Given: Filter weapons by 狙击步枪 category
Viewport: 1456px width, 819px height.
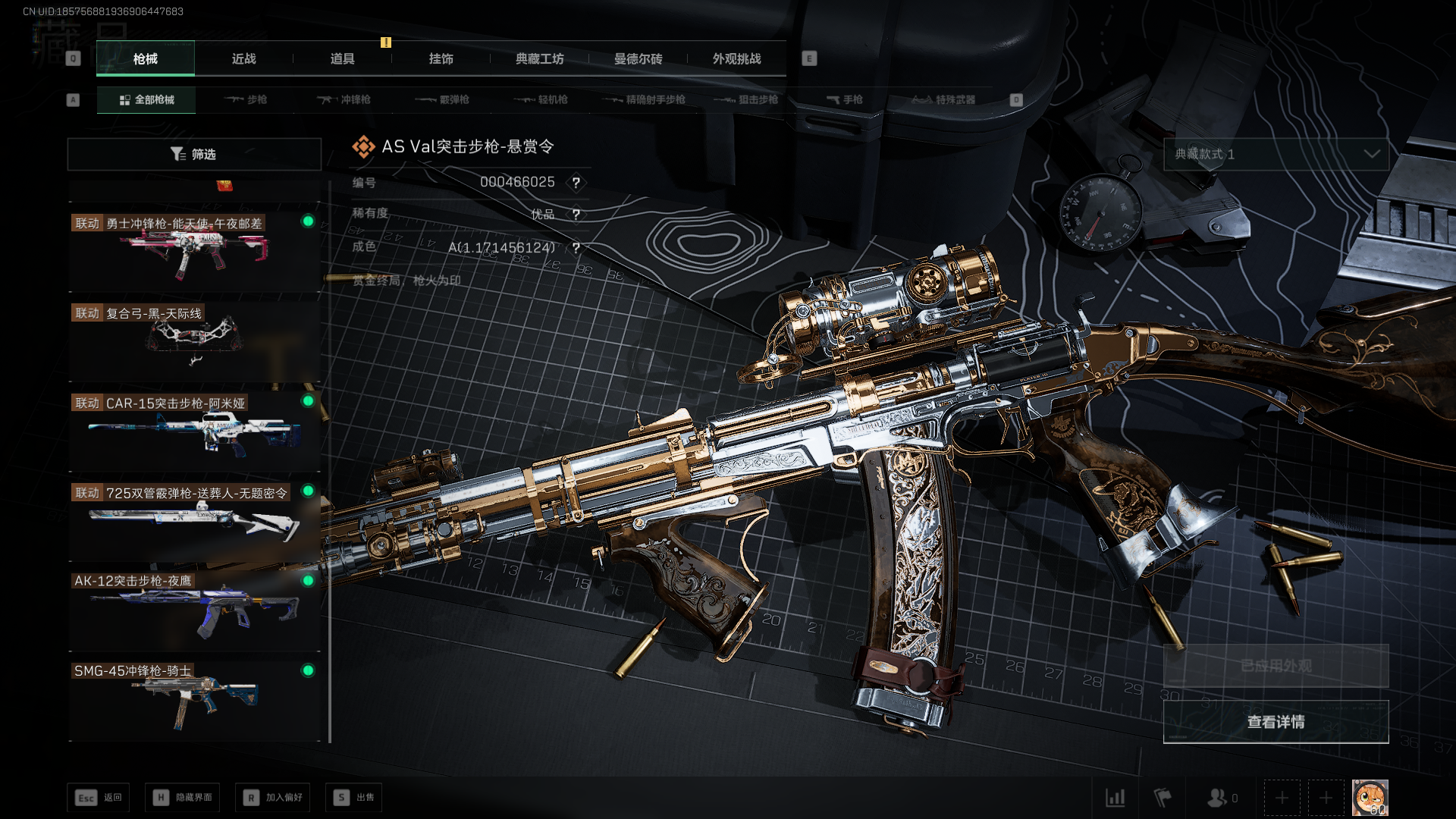Looking at the screenshot, I should pyautogui.click(x=746, y=99).
